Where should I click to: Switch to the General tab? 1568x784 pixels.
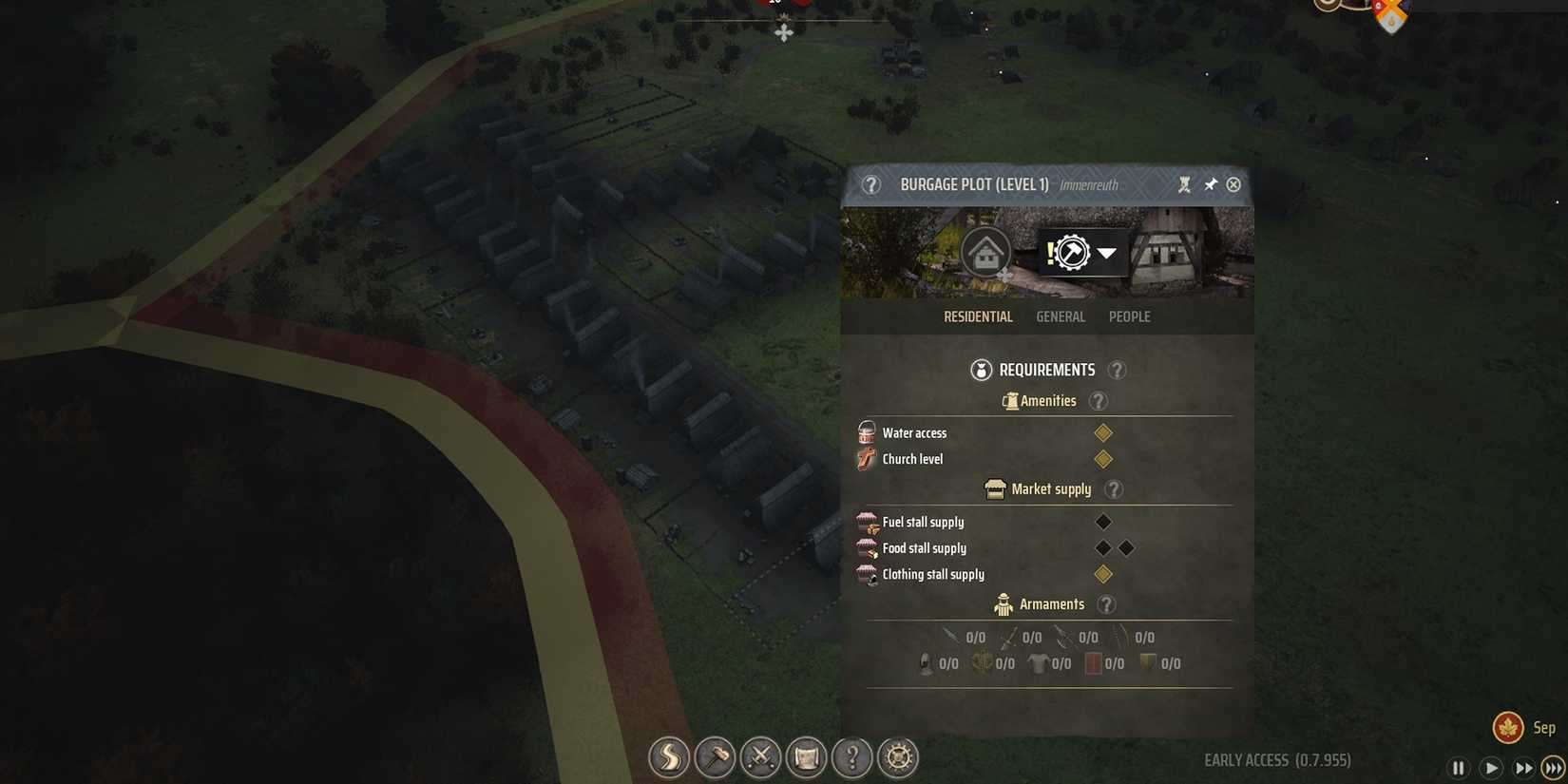point(1061,316)
